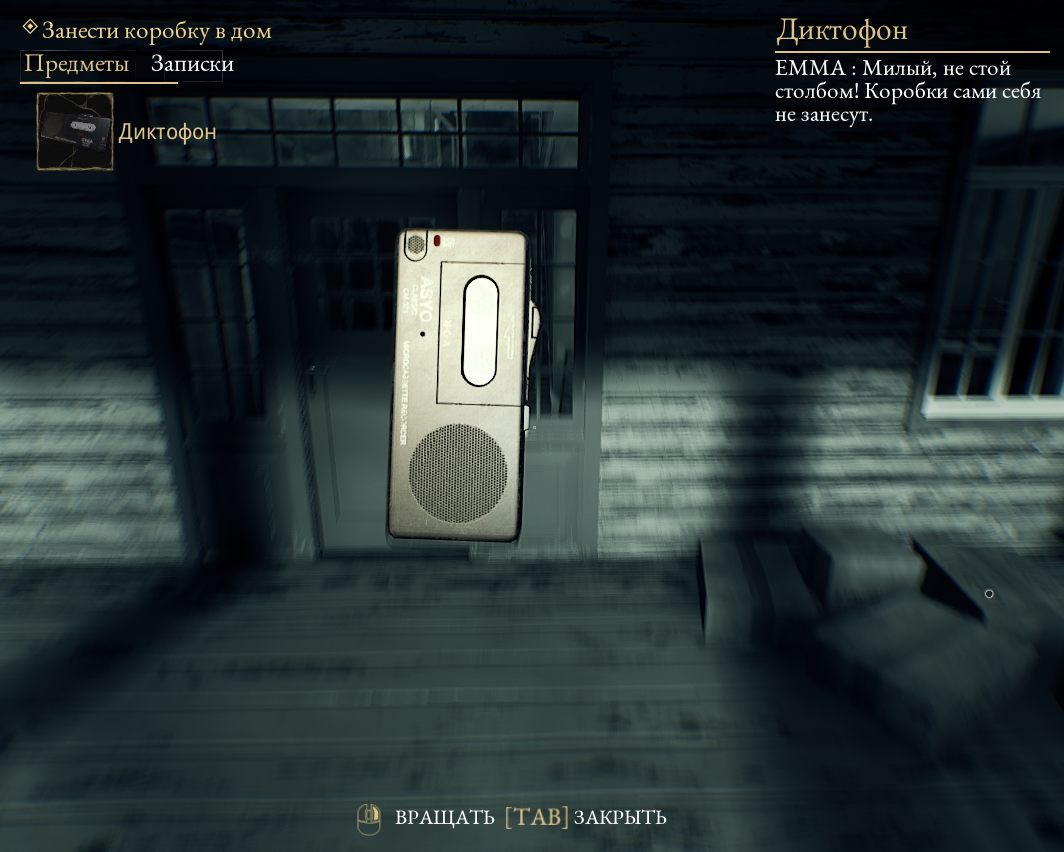Choose the Диктофон entry label in list
Image resolution: width=1064 pixels, height=852 pixels.
167,132
